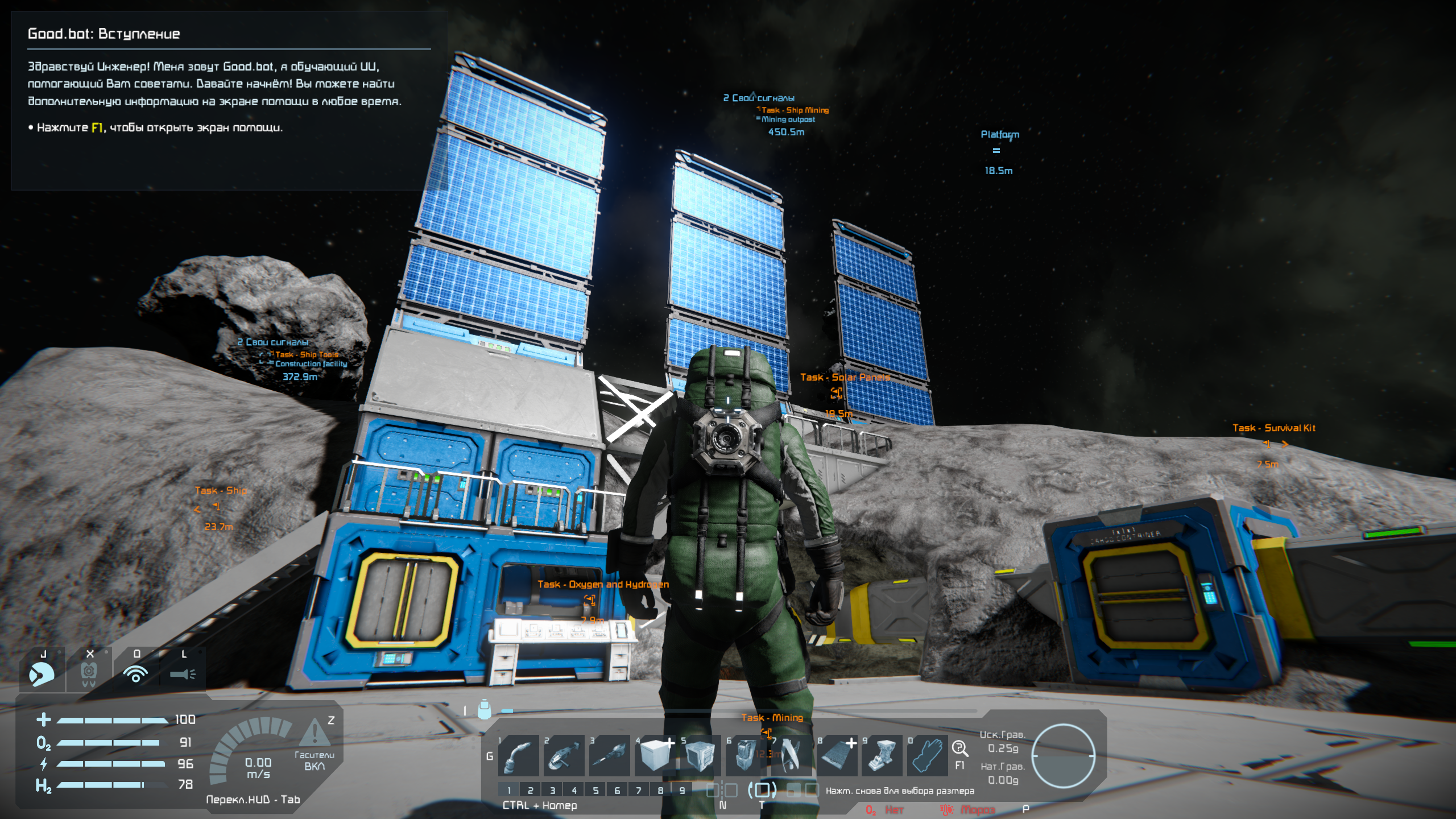Pick the battery block in slot six
The width and height of the screenshot is (1456, 819).
coord(746,755)
